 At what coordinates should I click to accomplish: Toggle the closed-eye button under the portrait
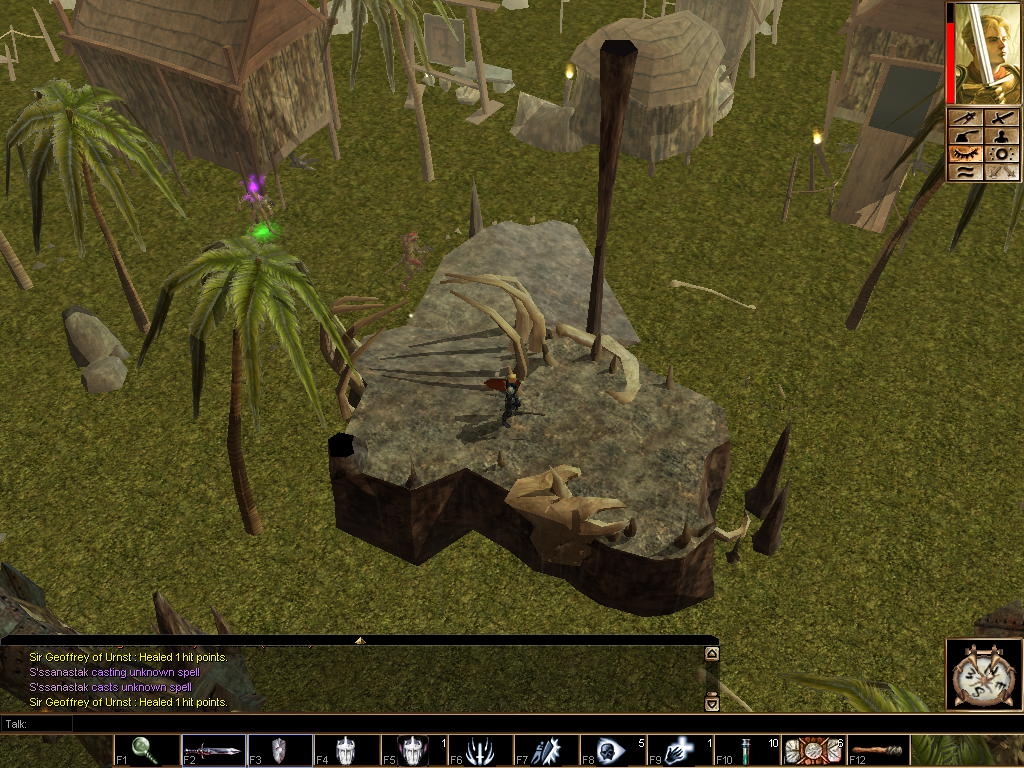click(966, 154)
